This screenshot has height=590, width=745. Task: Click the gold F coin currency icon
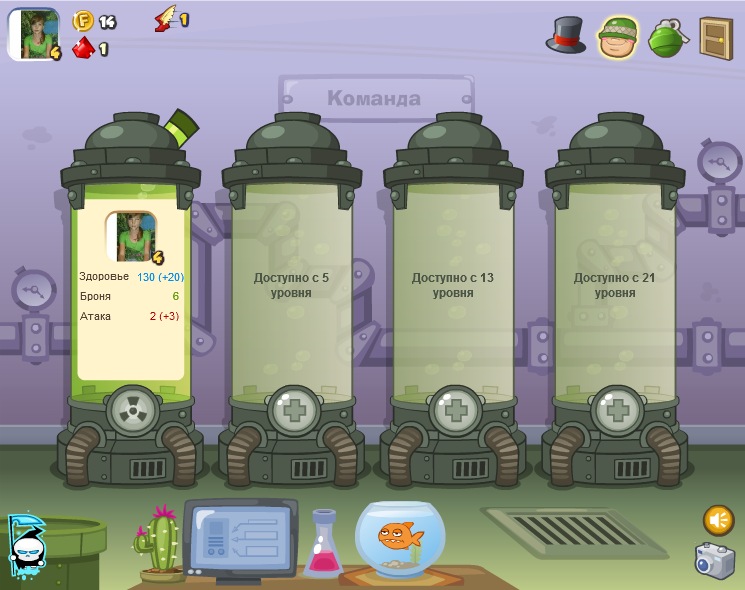[x=83, y=21]
